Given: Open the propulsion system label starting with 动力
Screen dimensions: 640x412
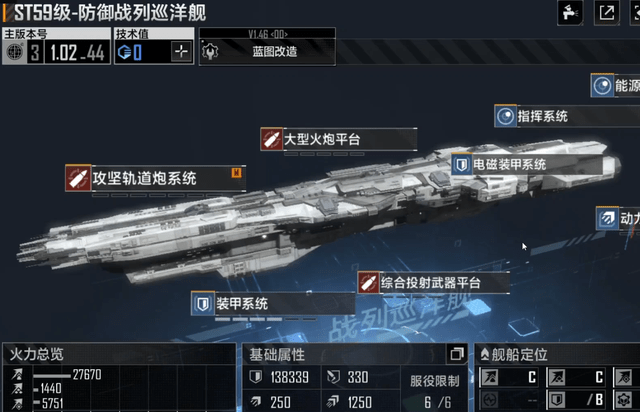Looking at the screenshot, I should (618, 216).
